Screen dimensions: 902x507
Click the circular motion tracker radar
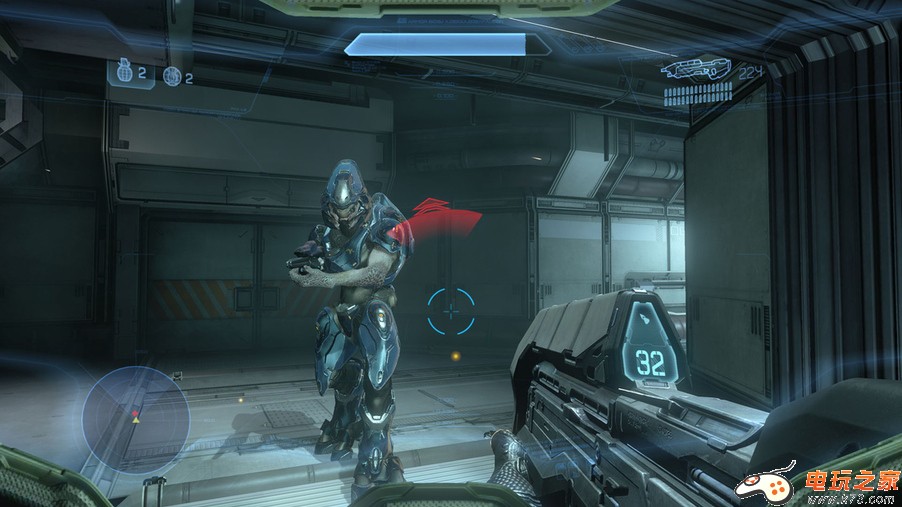point(135,418)
